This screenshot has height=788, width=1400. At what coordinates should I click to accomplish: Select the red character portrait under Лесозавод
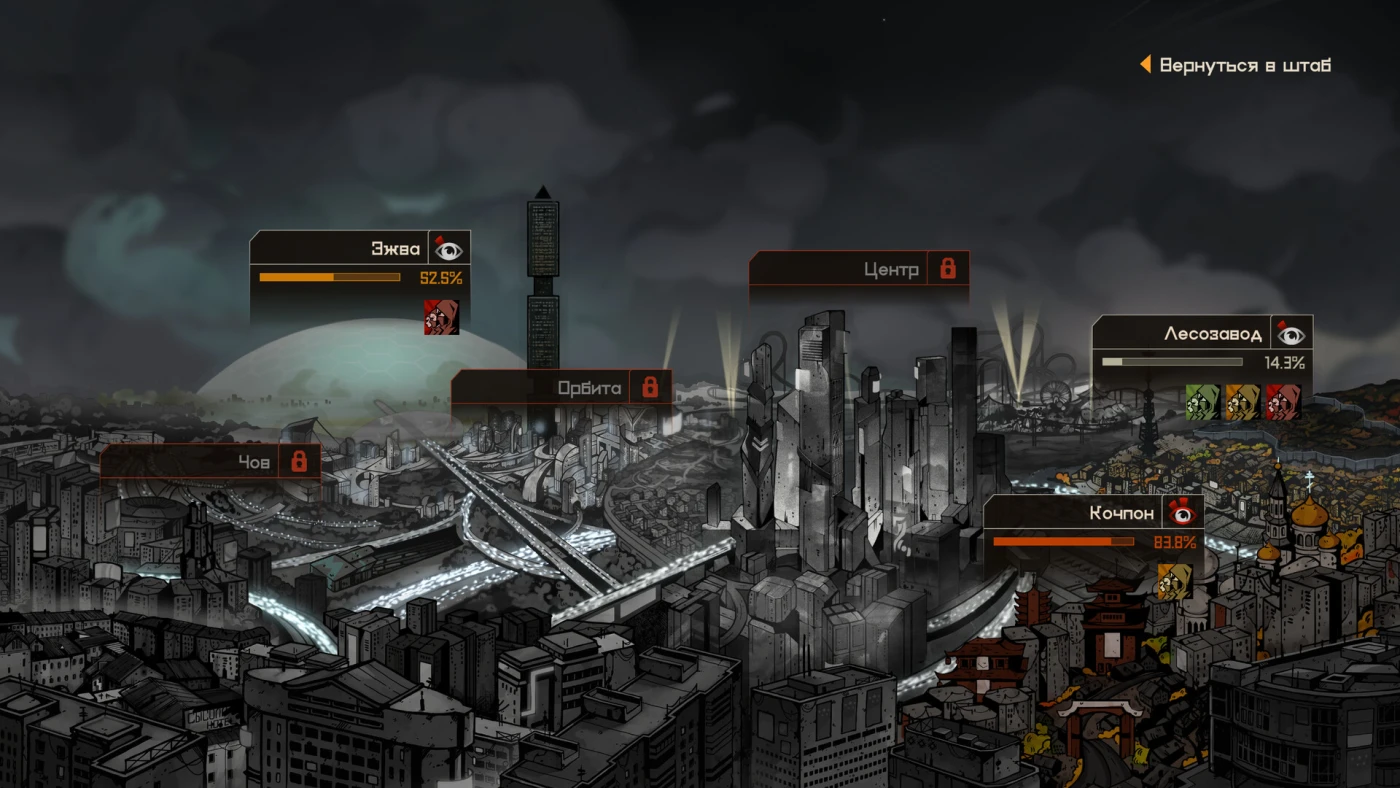(1283, 402)
